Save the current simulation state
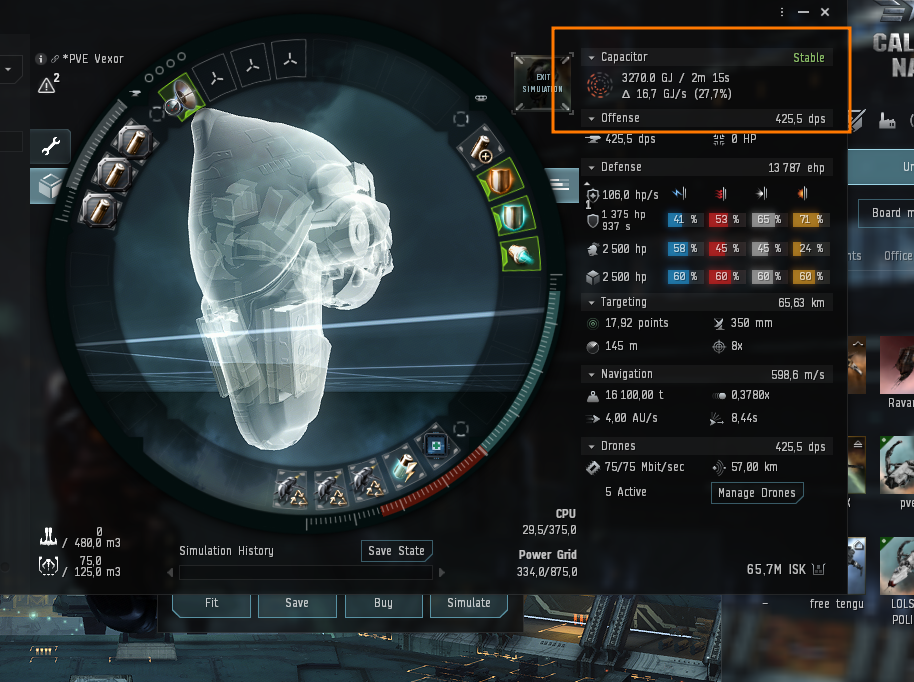 click(396, 551)
